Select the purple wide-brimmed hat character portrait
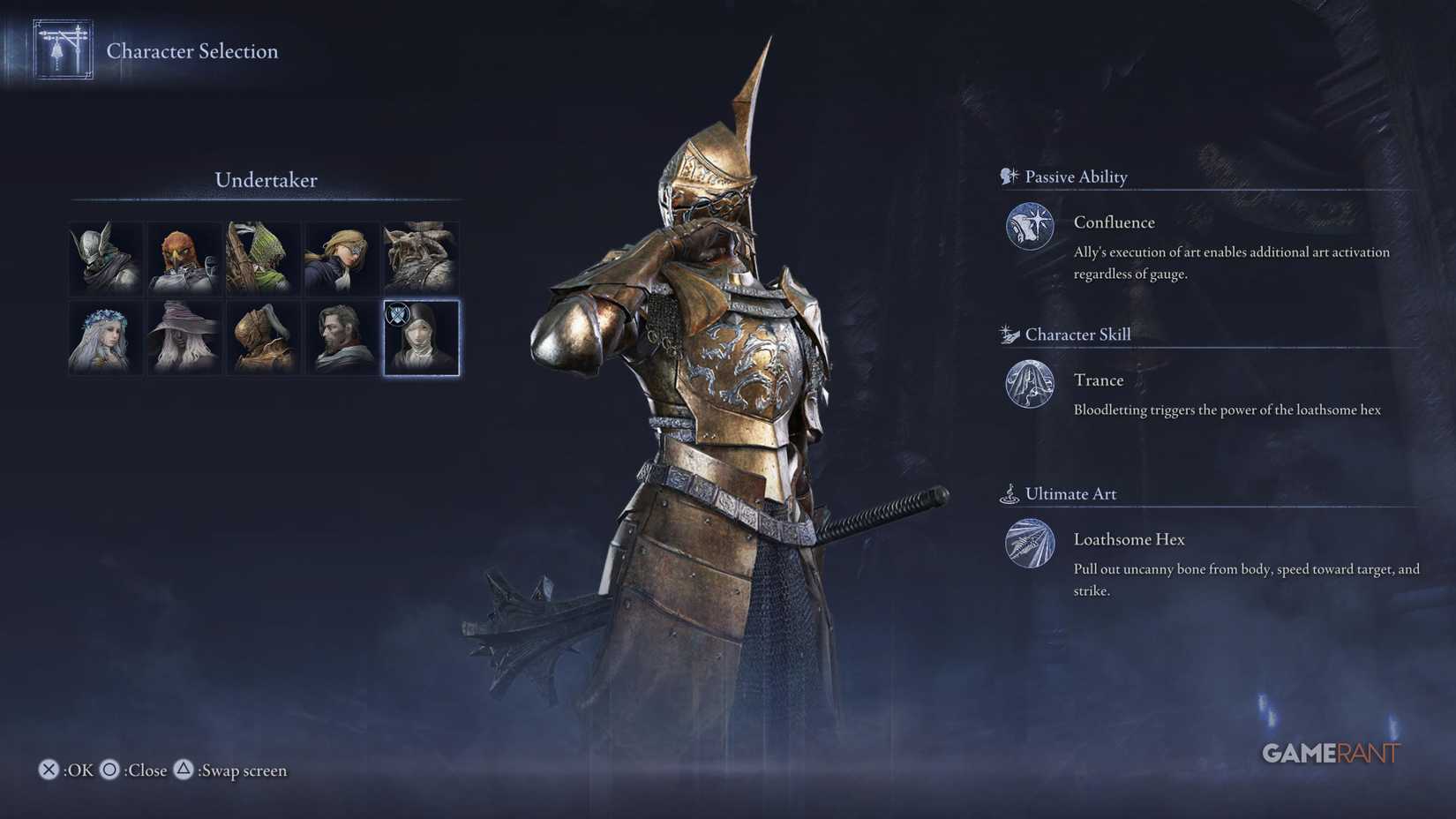Screen dimensions: 1456x819 (184, 336)
